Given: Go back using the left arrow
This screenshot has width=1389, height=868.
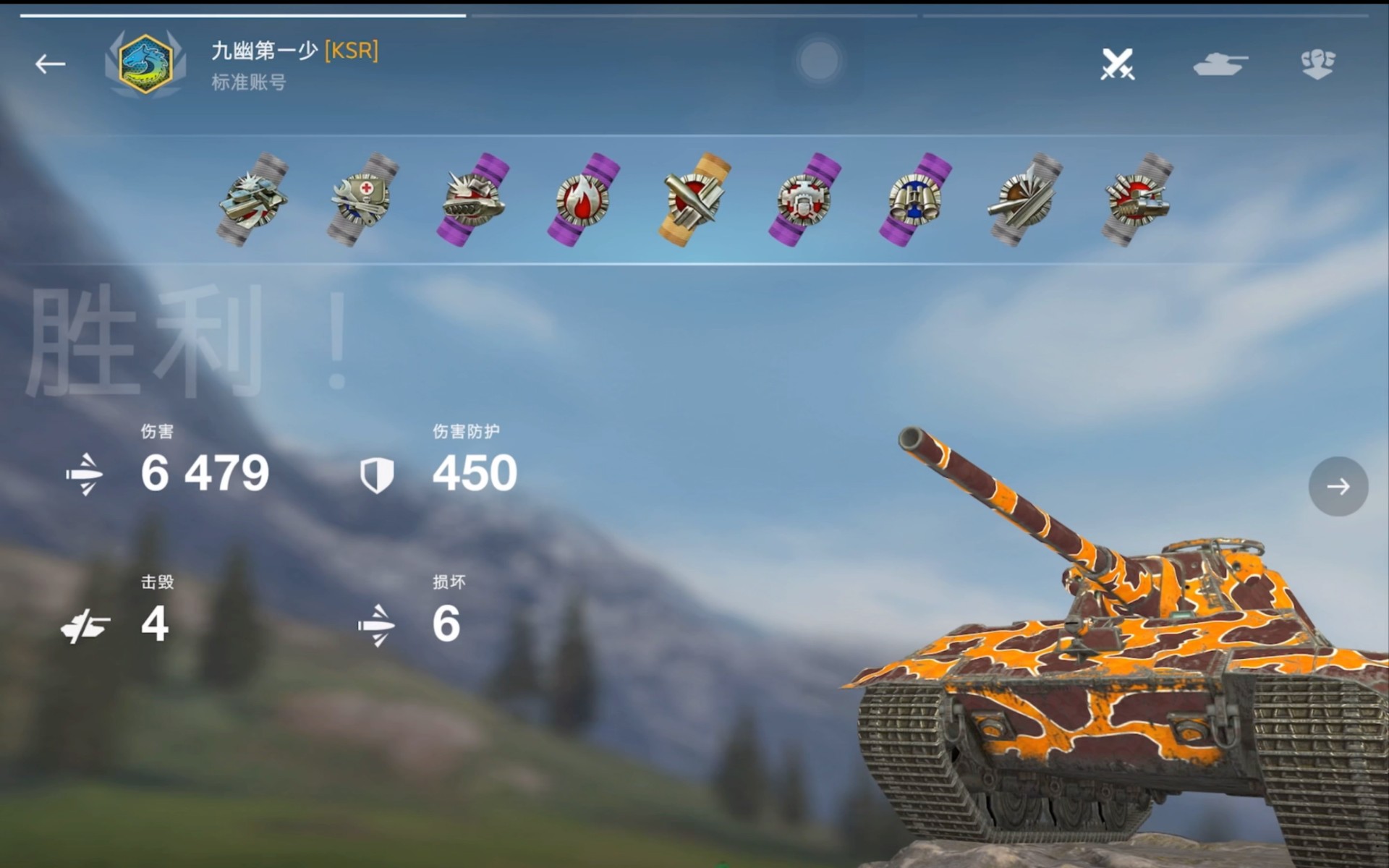Looking at the screenshot, I should coord(50,64).
